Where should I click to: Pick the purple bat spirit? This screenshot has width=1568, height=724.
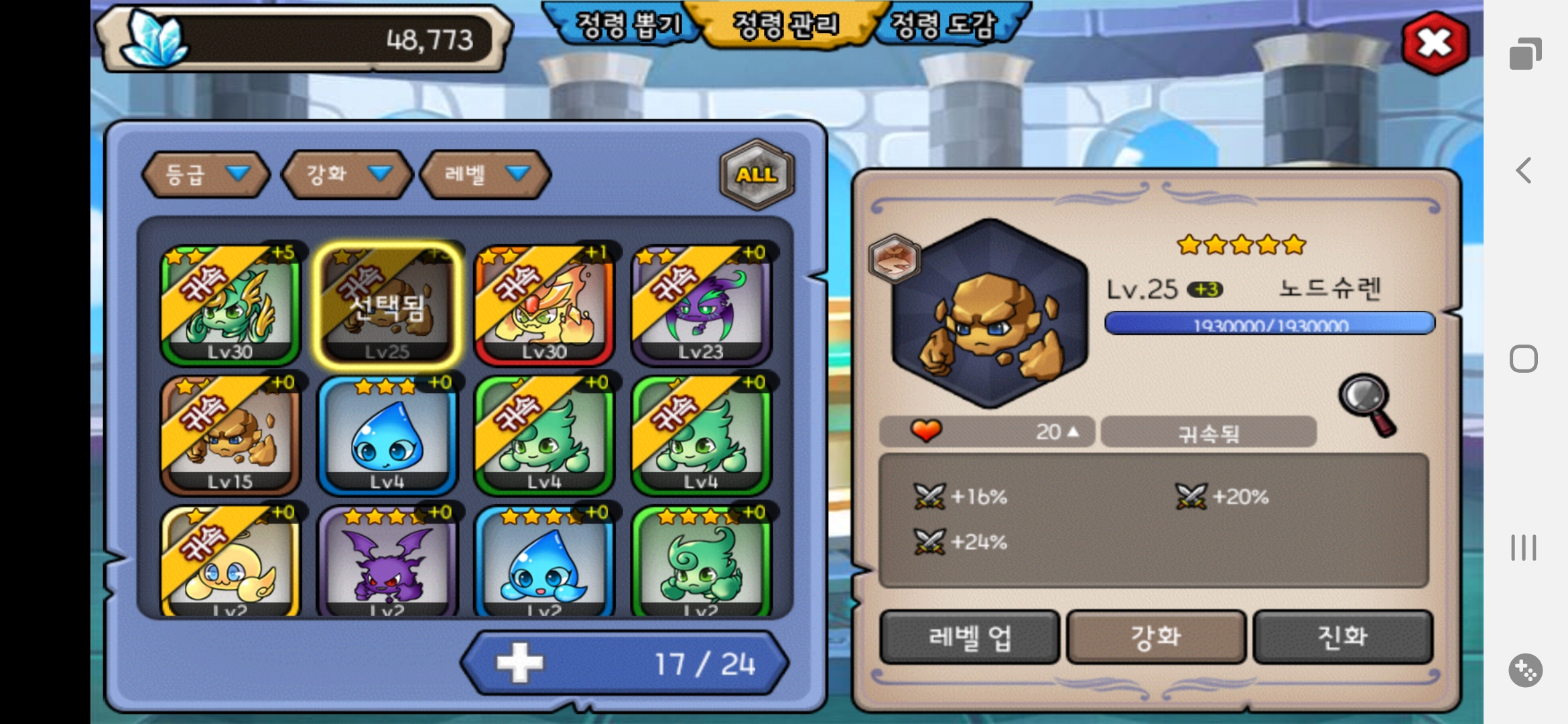(x=387, y=563)
